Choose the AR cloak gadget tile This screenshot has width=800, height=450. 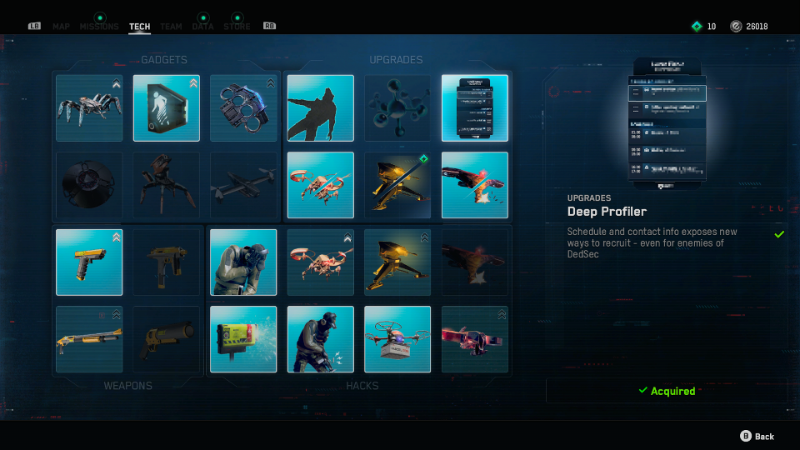pos(166,108)
